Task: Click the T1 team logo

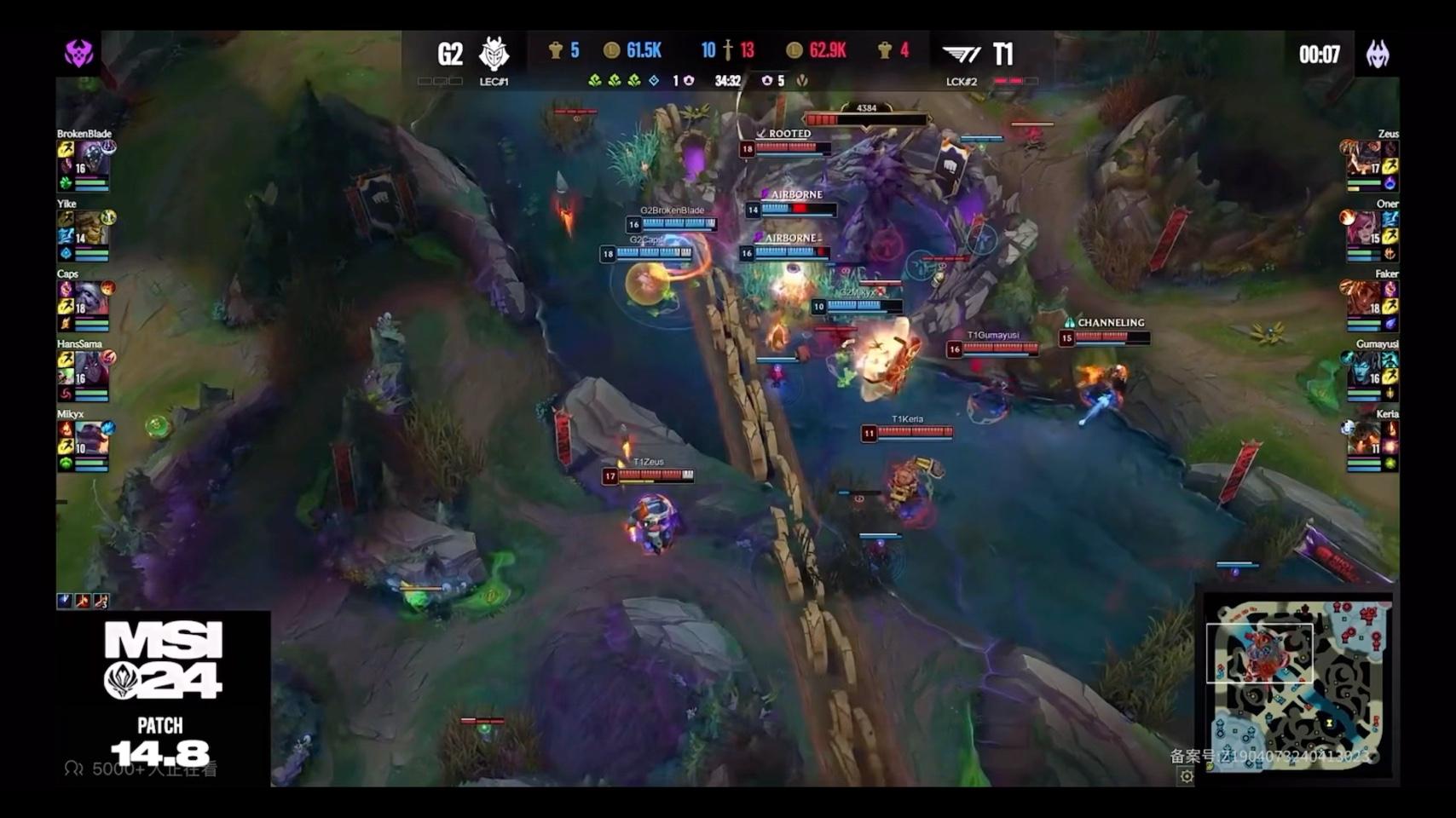Action: point(962,55)
